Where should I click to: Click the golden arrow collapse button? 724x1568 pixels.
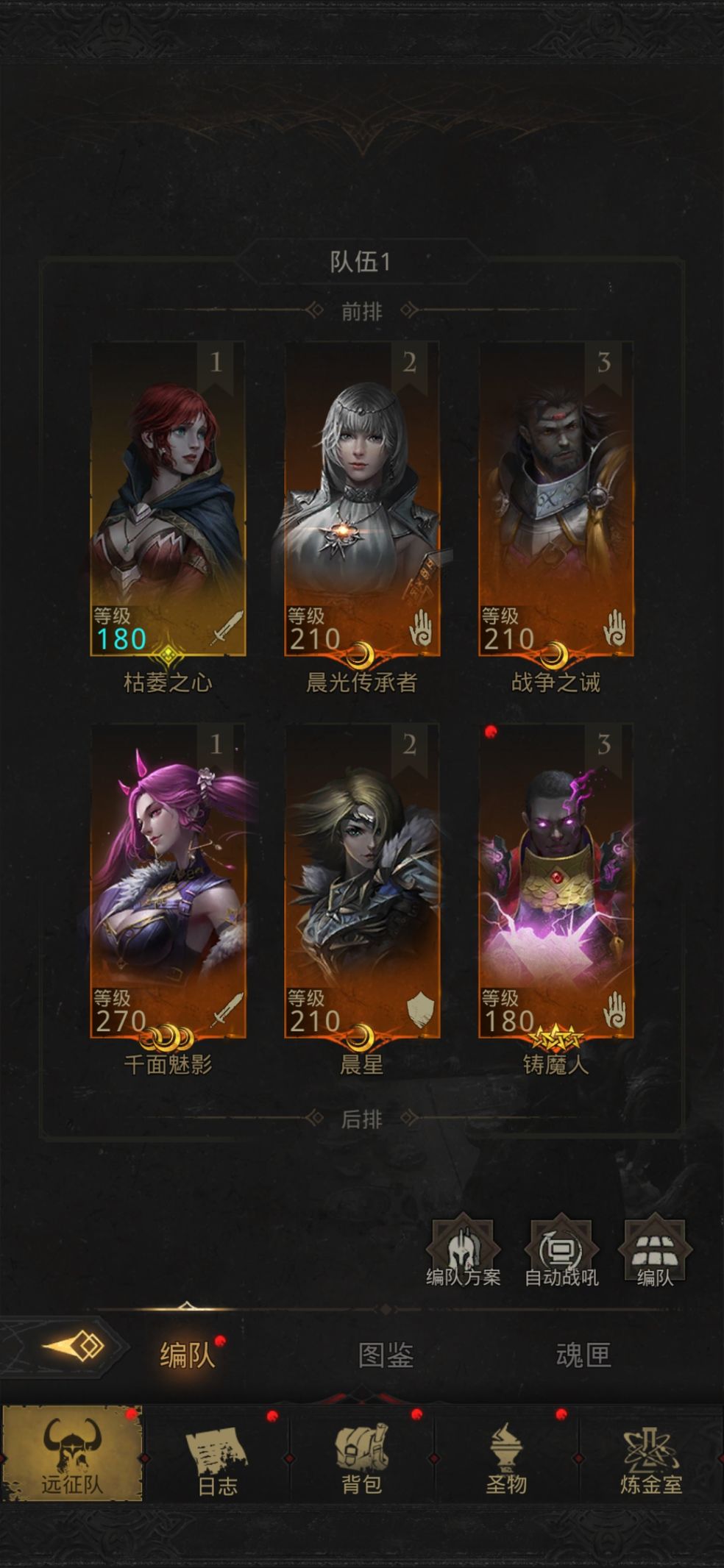(x=74, y=1347)
